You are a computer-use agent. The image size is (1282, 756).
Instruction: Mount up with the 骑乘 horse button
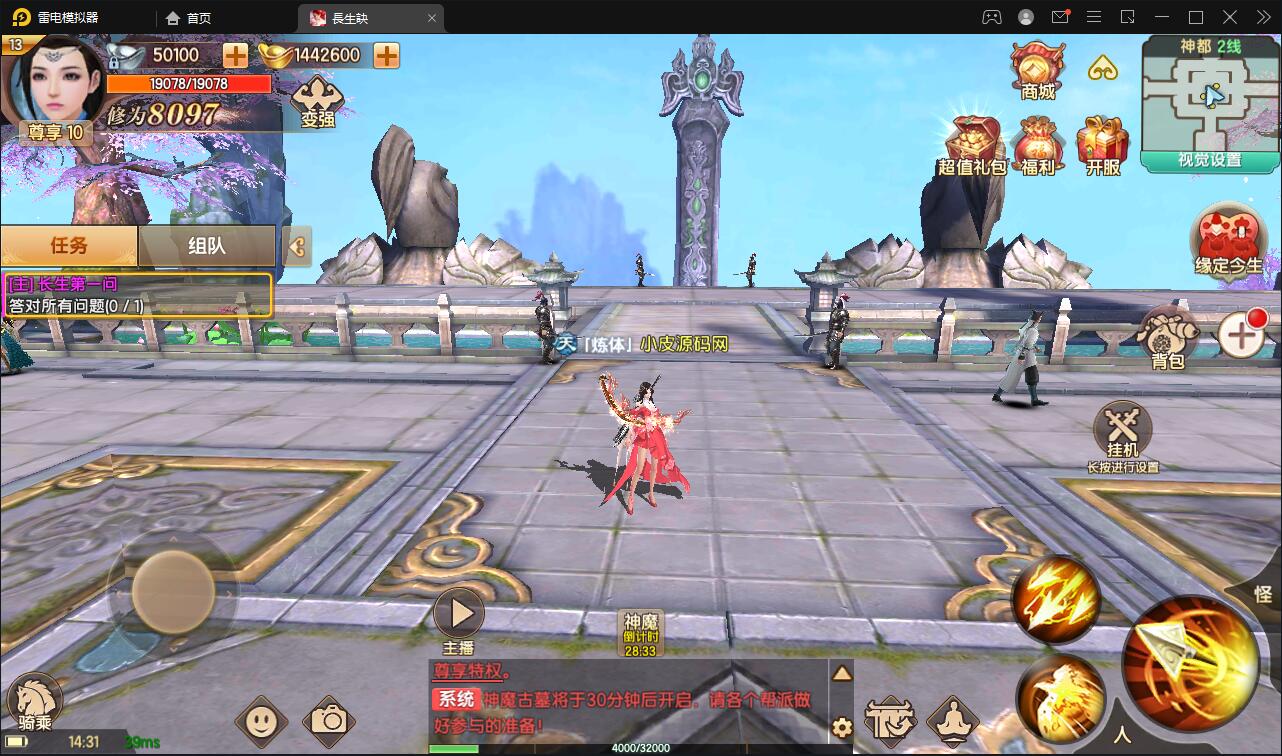point(33,700)
